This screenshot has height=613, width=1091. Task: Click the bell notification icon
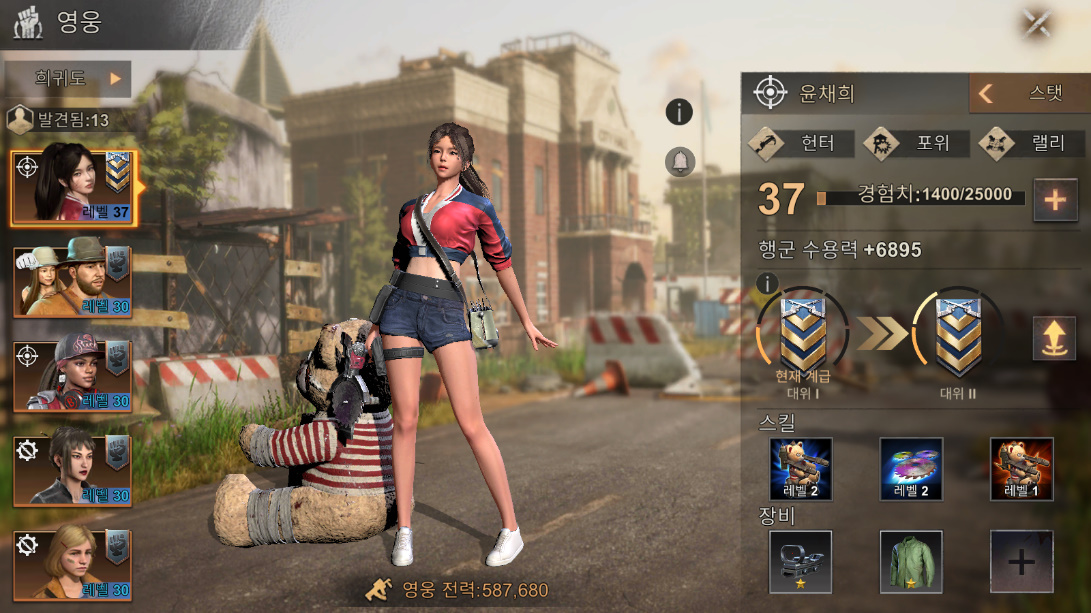click(679, 160)
